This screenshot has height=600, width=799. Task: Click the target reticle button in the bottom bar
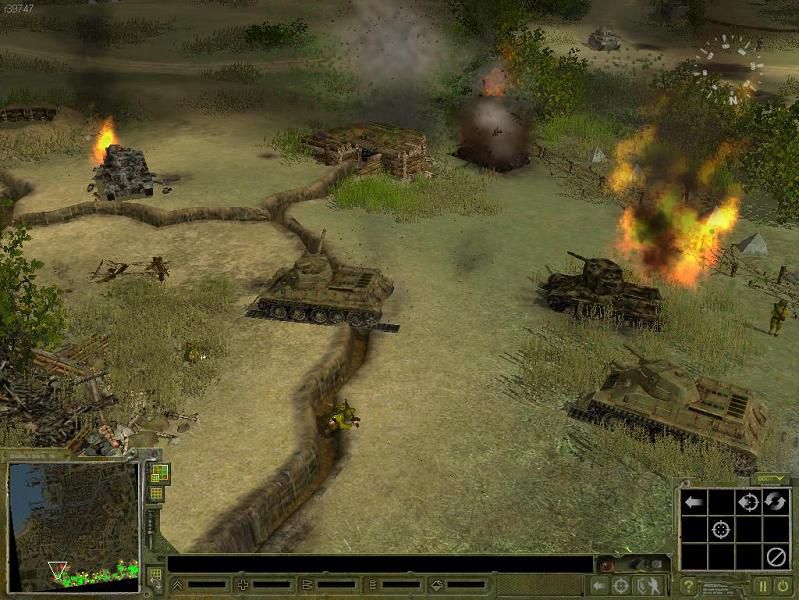click(622, 586)
